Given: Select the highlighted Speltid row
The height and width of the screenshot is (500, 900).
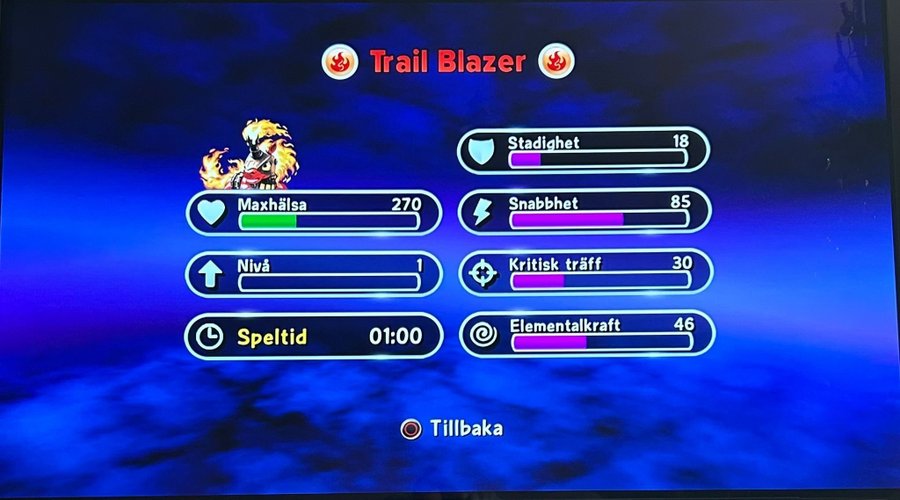Looking at the screenshot, I should (x=313, y=336).
